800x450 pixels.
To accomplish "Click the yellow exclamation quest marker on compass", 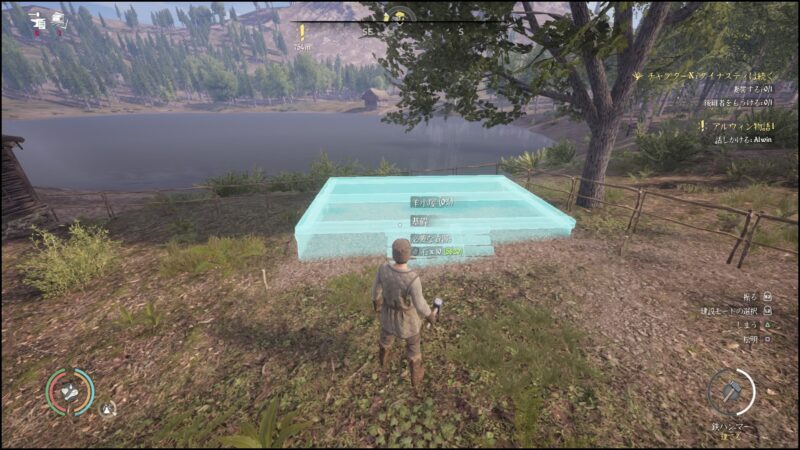I will (x=303, y=32).
